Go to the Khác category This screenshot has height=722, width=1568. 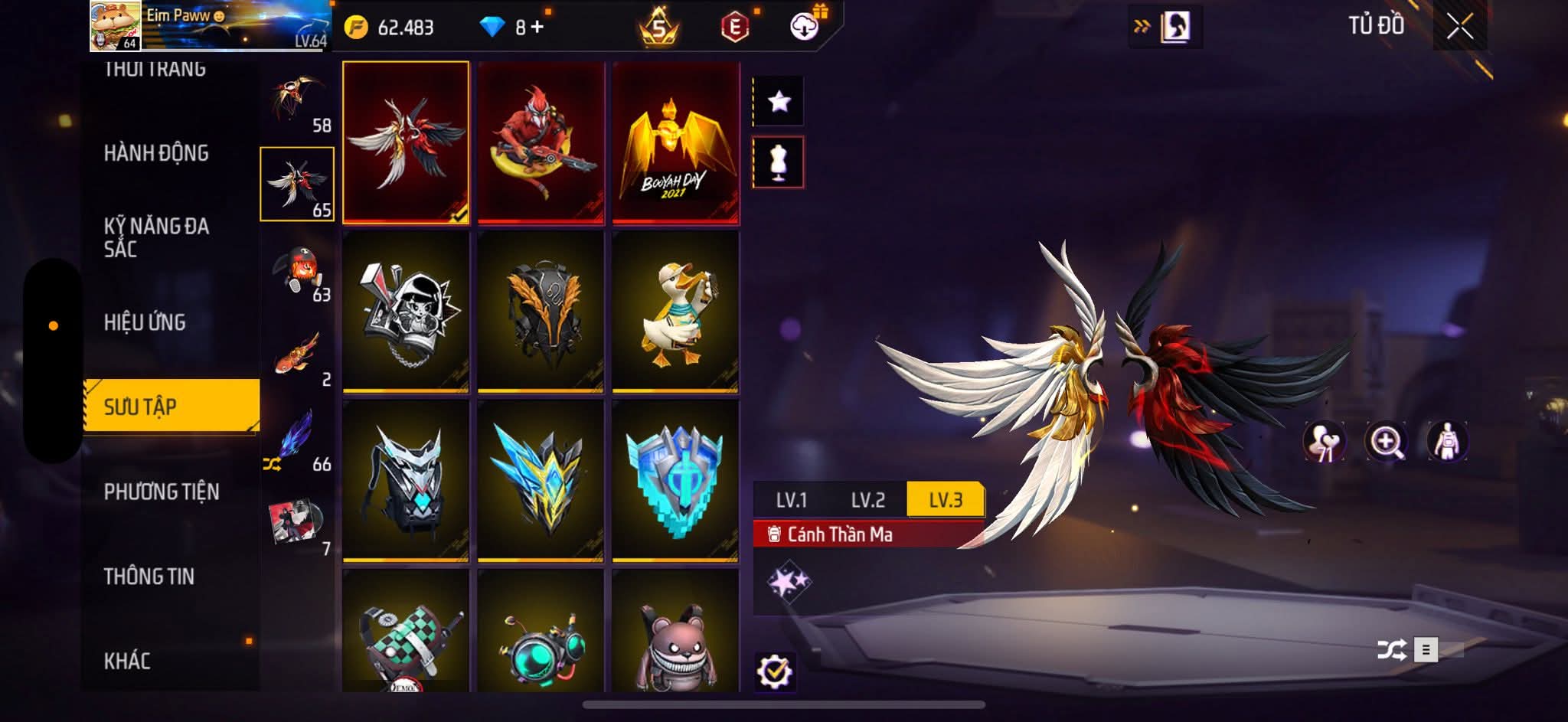click(127, 661)
